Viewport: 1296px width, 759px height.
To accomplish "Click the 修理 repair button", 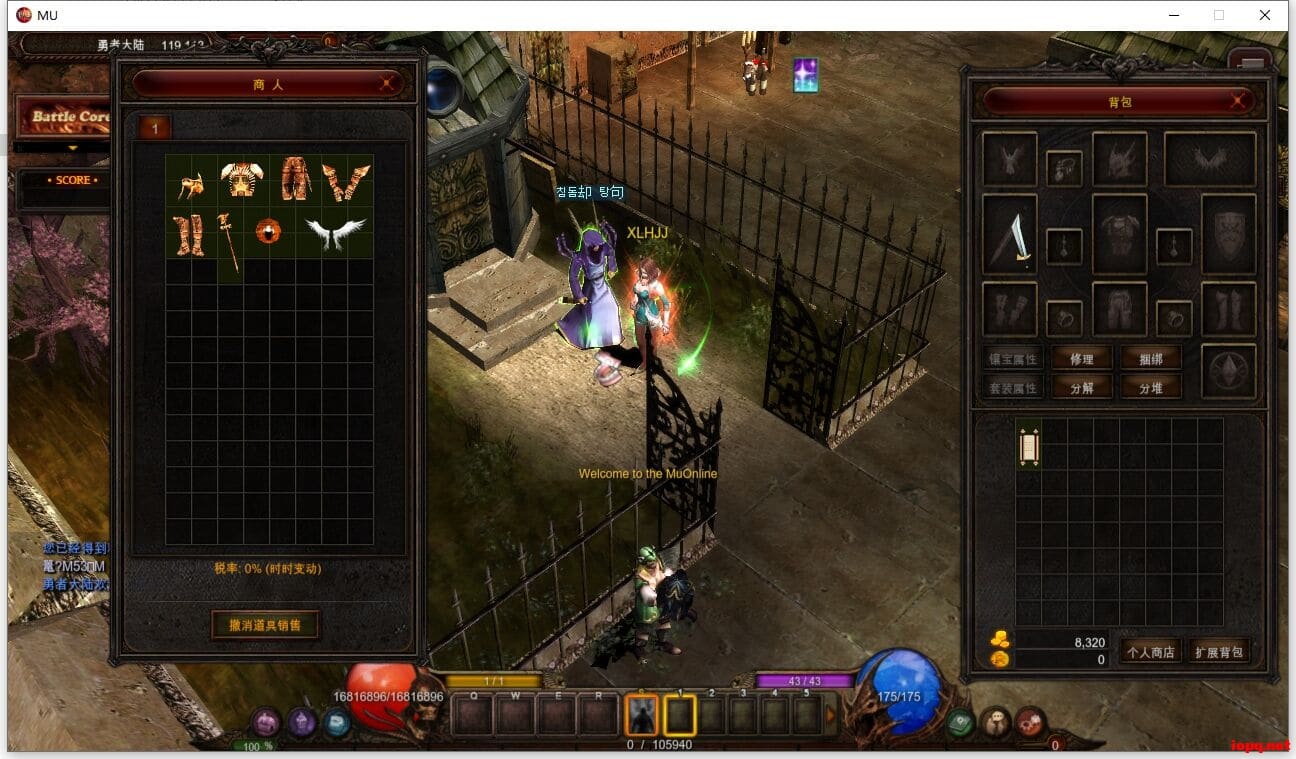I will [x=1081, y=359].
